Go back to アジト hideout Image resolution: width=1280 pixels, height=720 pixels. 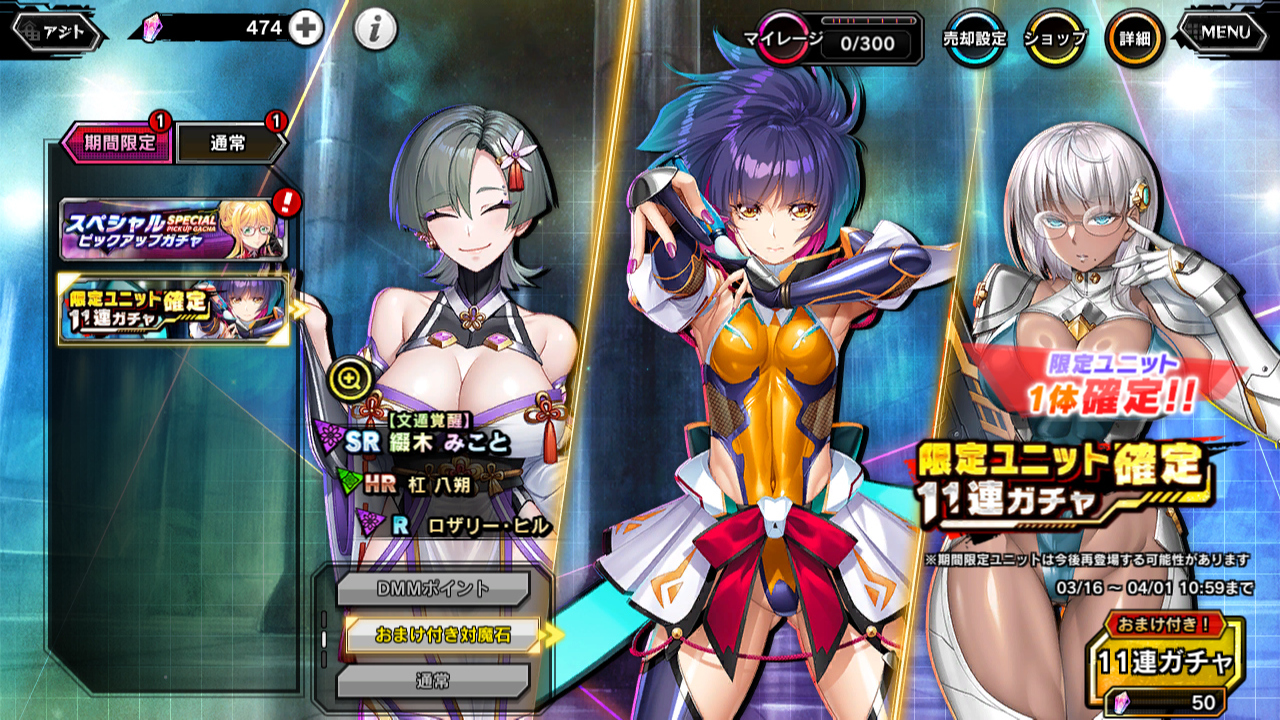point(56,32)
